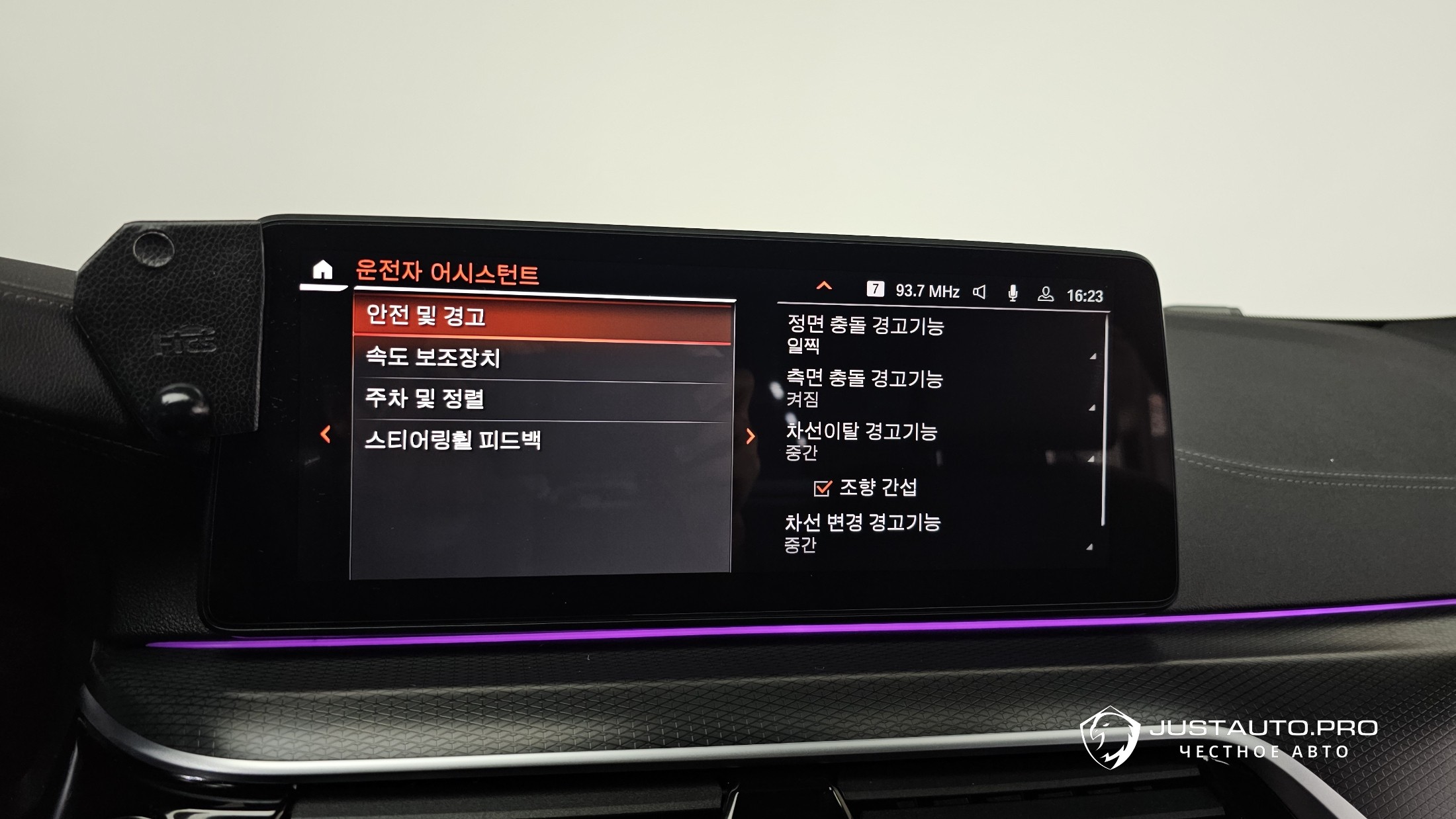Open 속도 보조장치 menu entry
The height and width of the screenshot is (819, 1456).
(x=543, y=359)
